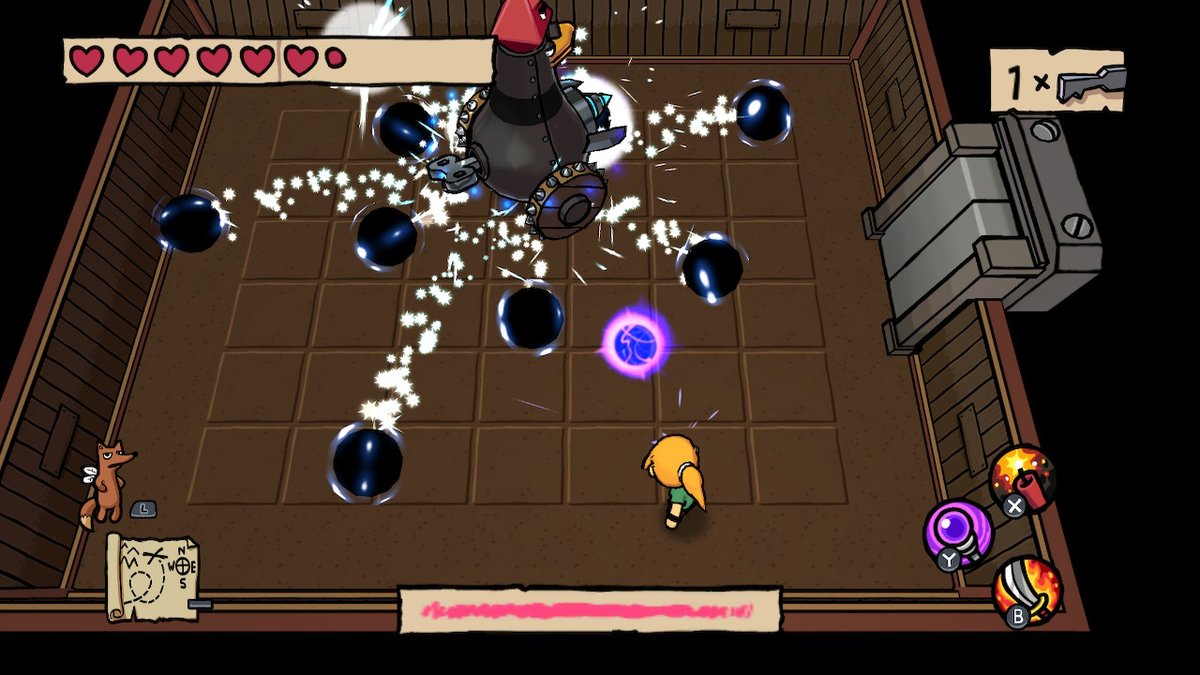The image size is (1200, 675).
Task: Use the flaming sword weapon icon
Action: pos(1027,589)
